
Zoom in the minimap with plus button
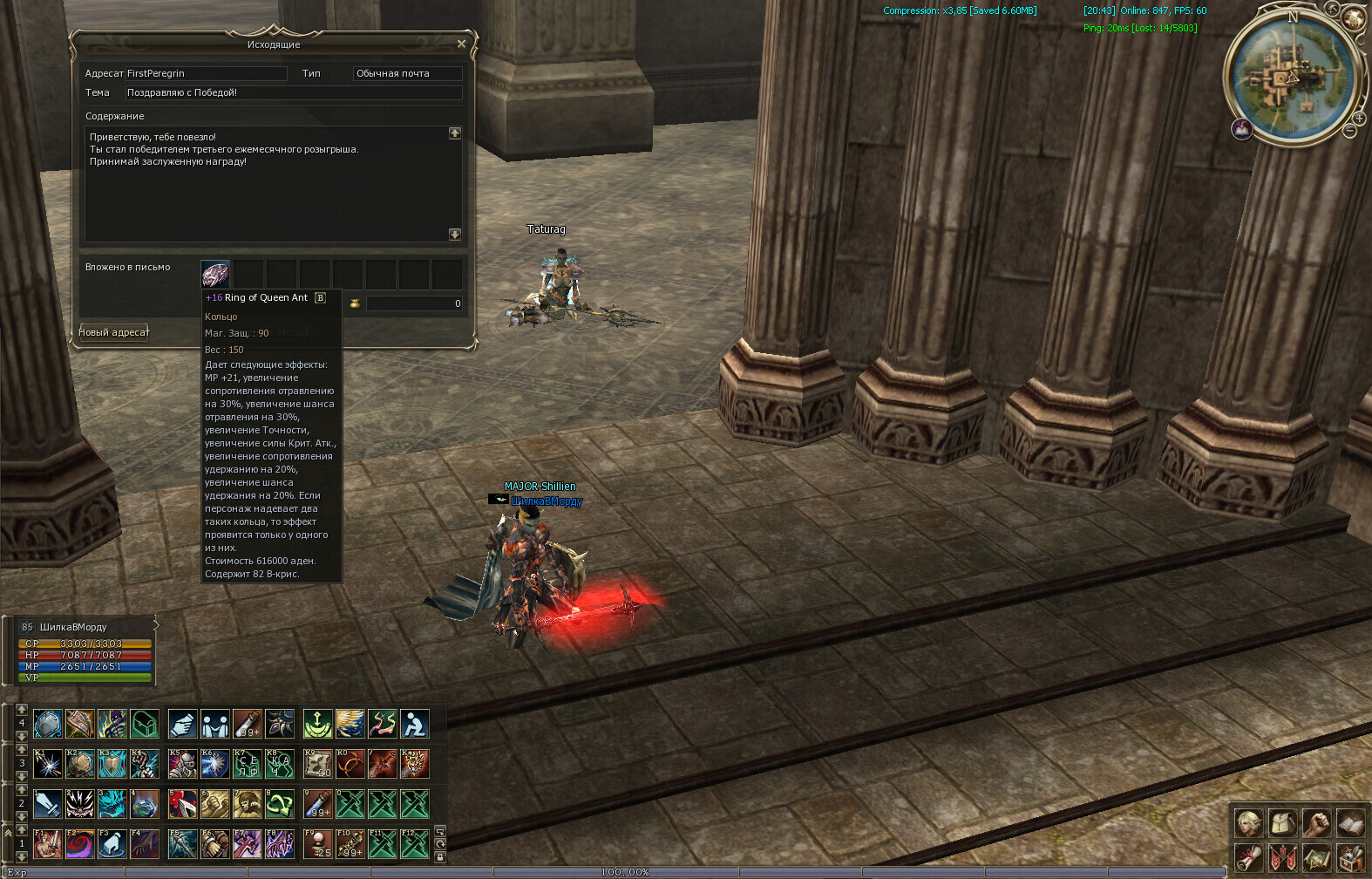[1359, 118]
